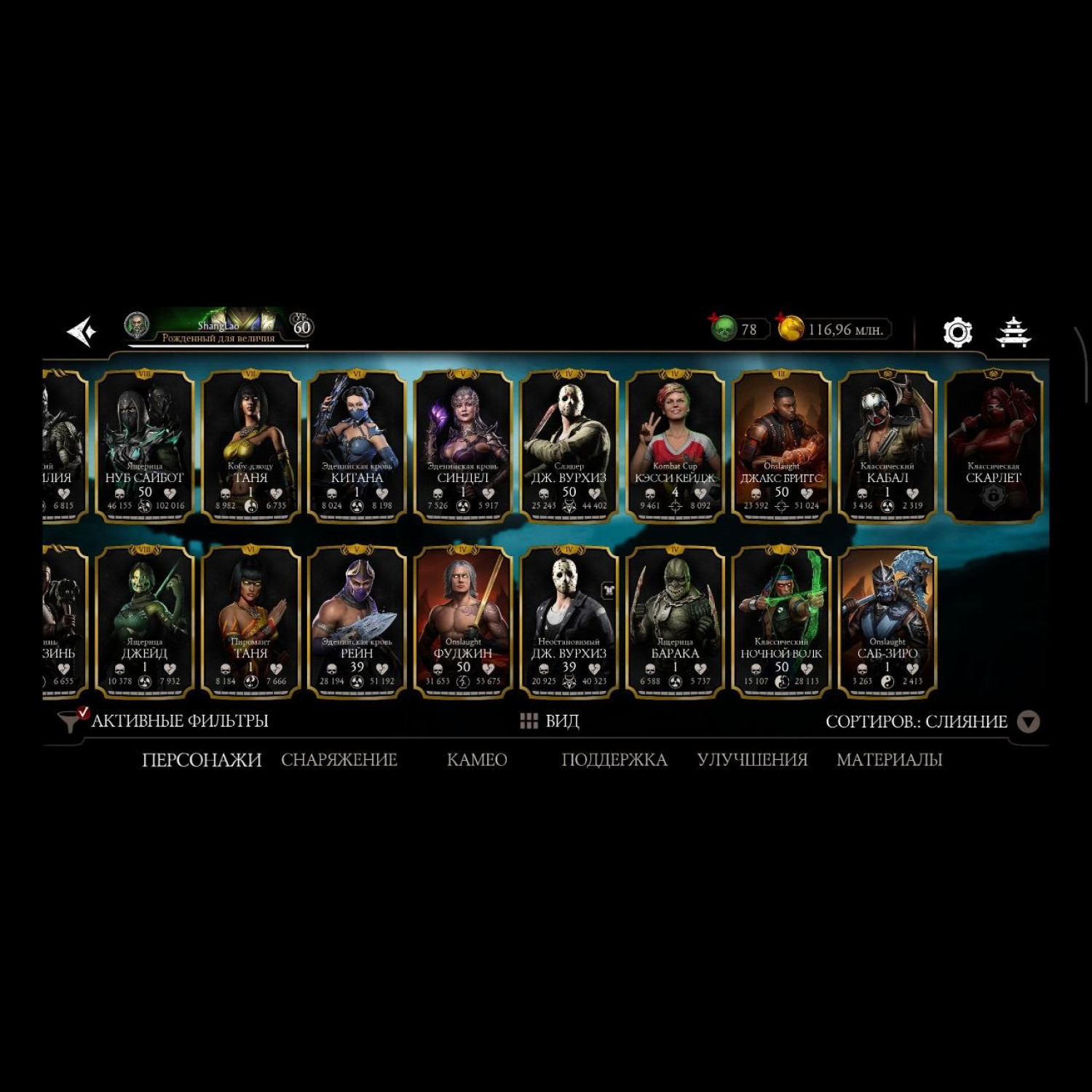Image resolution: width=1092 pixels, height=1092 pixels.
Task: Select the Джакс Бриггс Onslaught card
Action: (781, 446)
